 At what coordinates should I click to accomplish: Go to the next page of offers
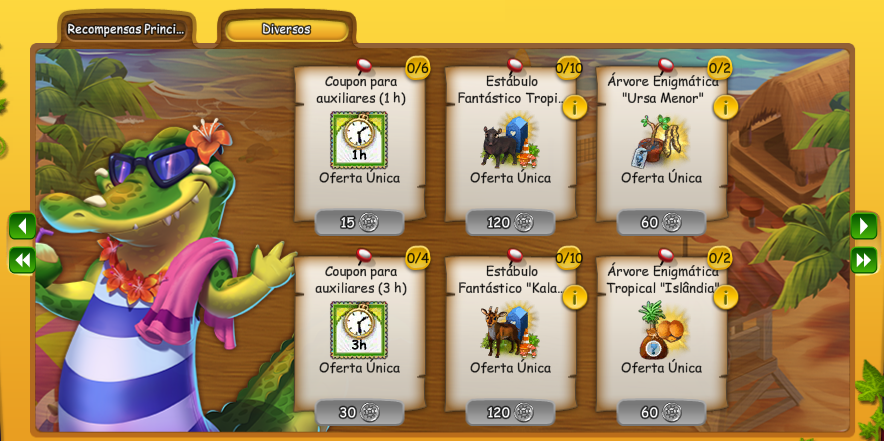click(x=863, y=226)
